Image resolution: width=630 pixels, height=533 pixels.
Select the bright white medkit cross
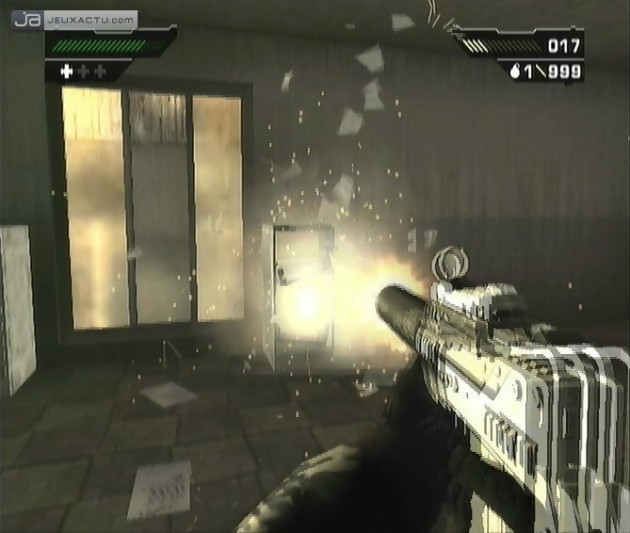point(67,71)
